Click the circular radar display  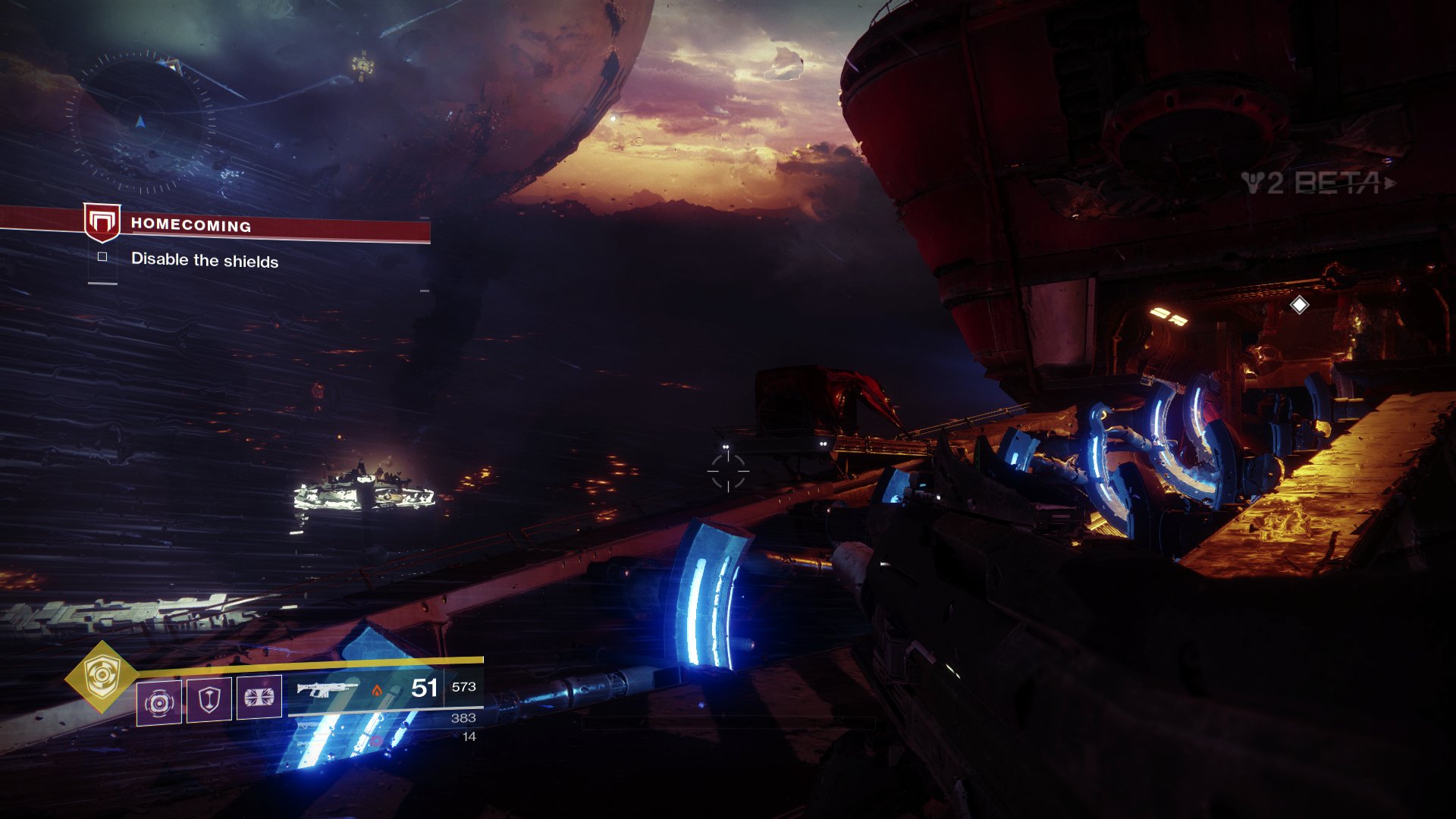(140, 122)
